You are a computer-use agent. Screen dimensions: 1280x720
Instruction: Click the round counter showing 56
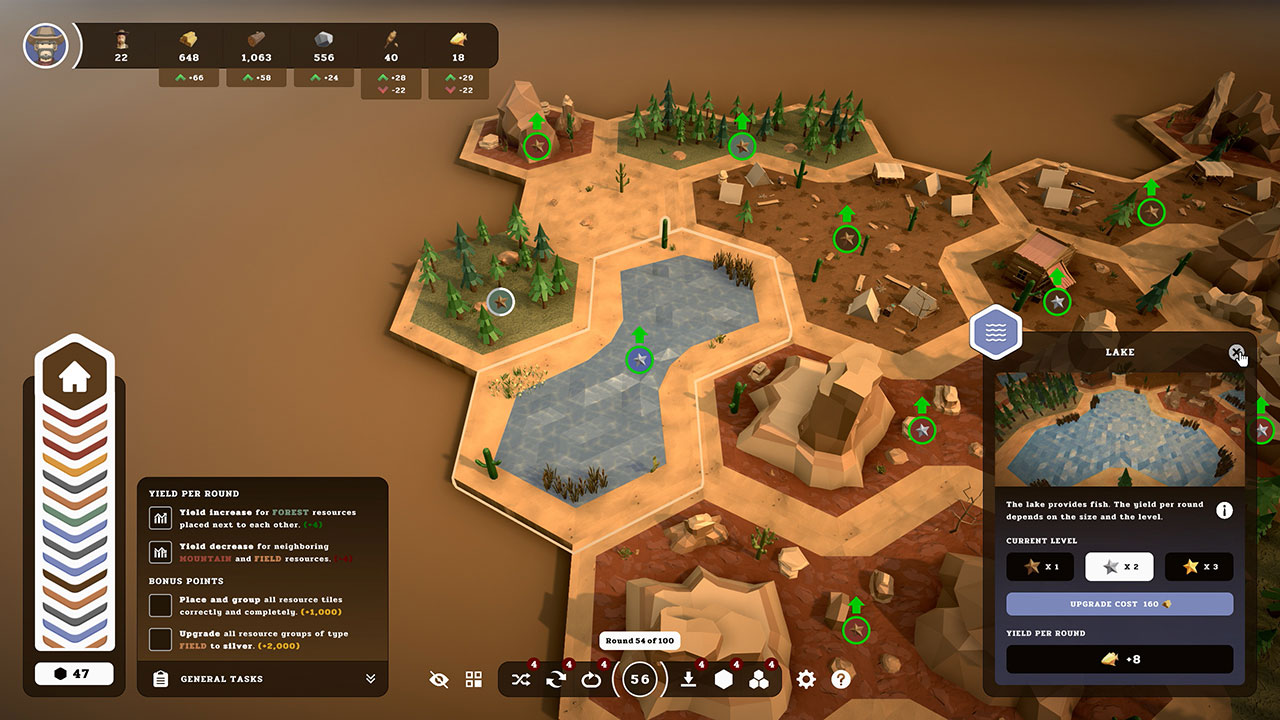pos(640,679)
